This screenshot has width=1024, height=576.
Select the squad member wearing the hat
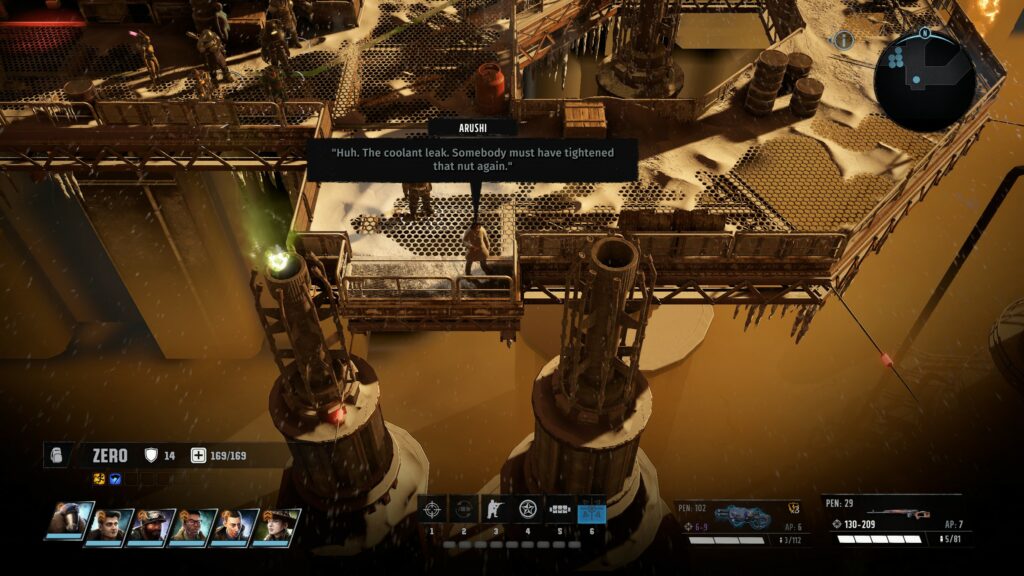pyautogui.click(x=276, y=526)
